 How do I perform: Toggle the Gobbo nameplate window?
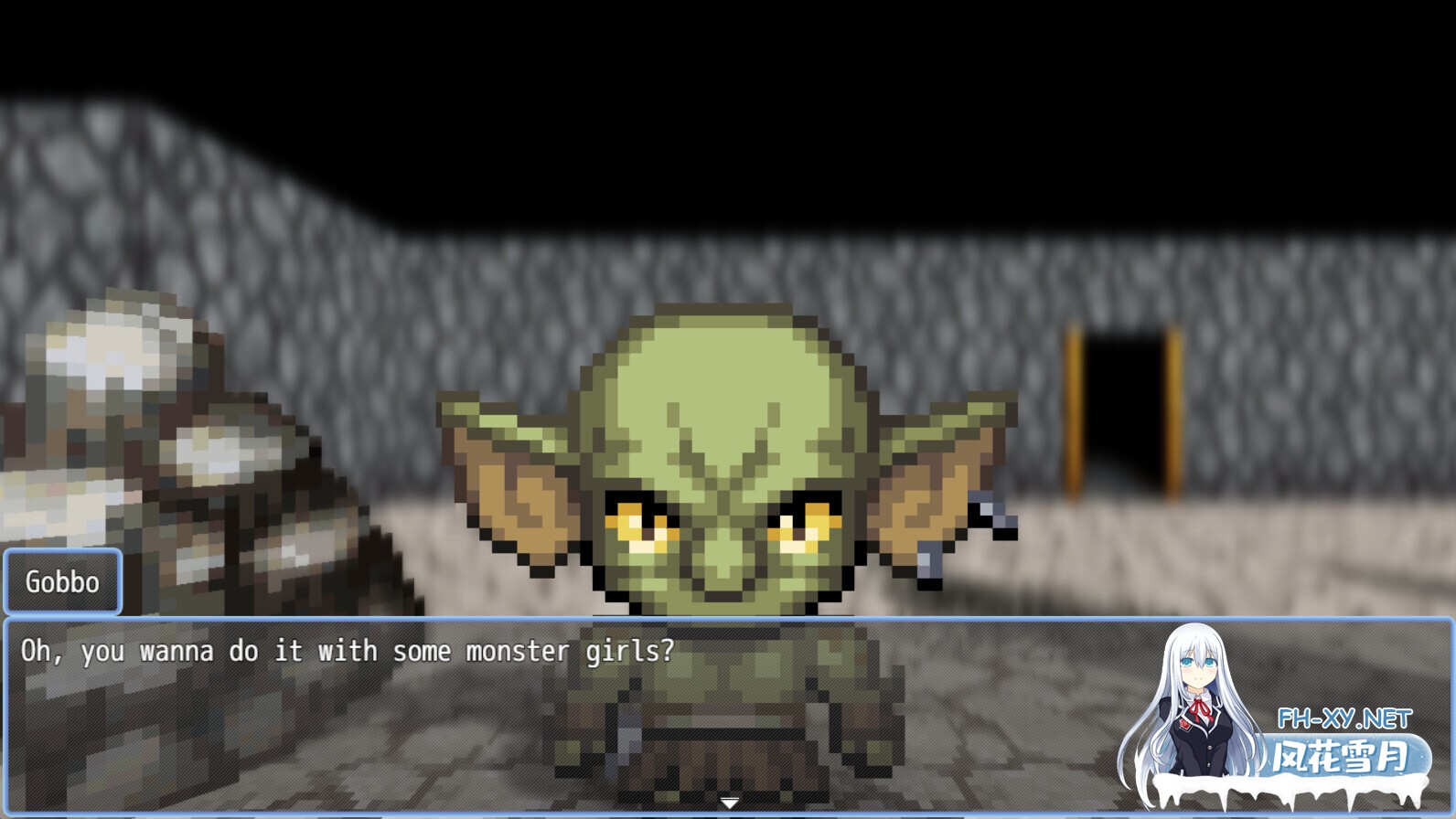61,581
